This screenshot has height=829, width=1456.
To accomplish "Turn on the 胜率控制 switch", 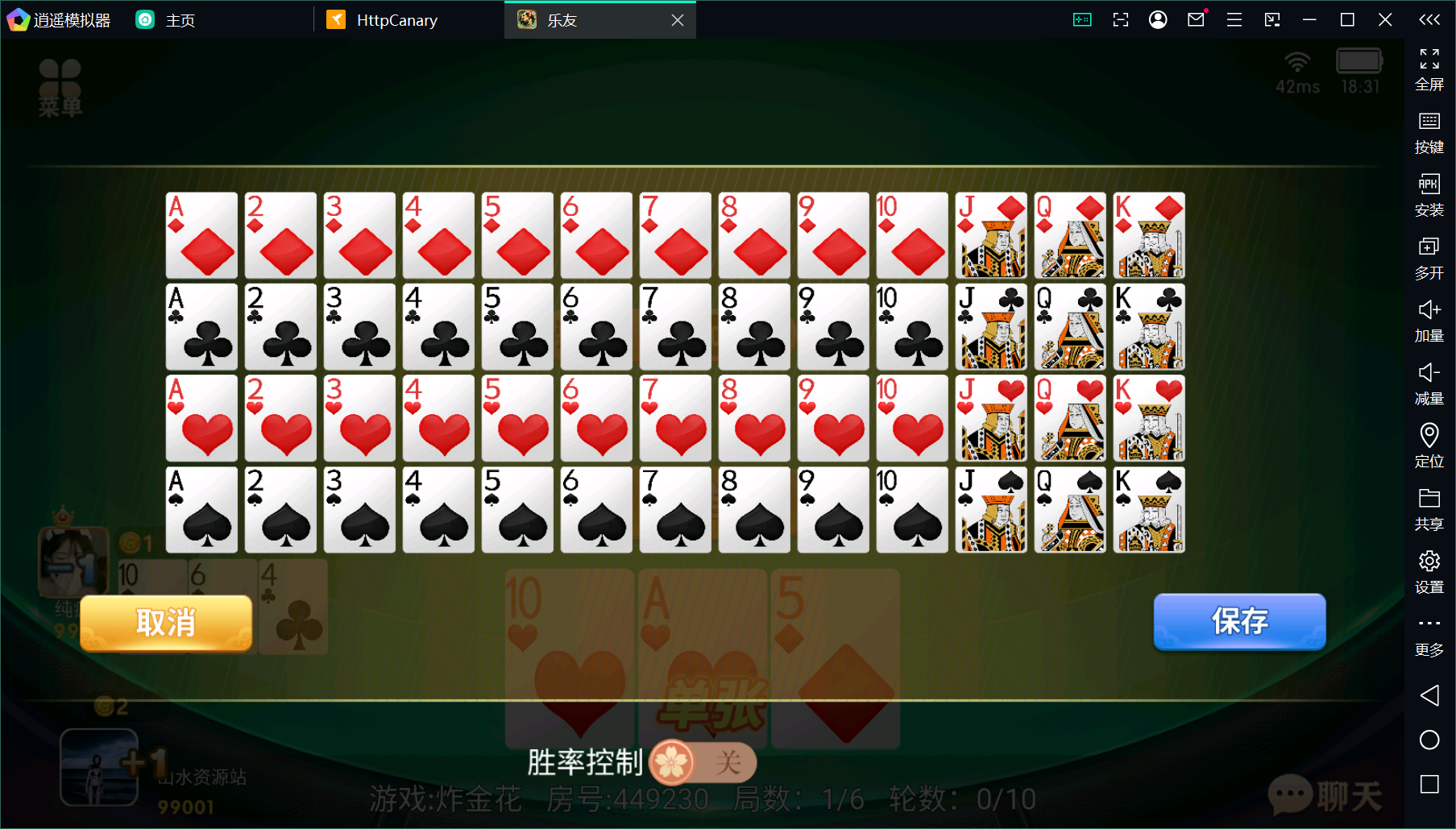I will pos(703,763).
